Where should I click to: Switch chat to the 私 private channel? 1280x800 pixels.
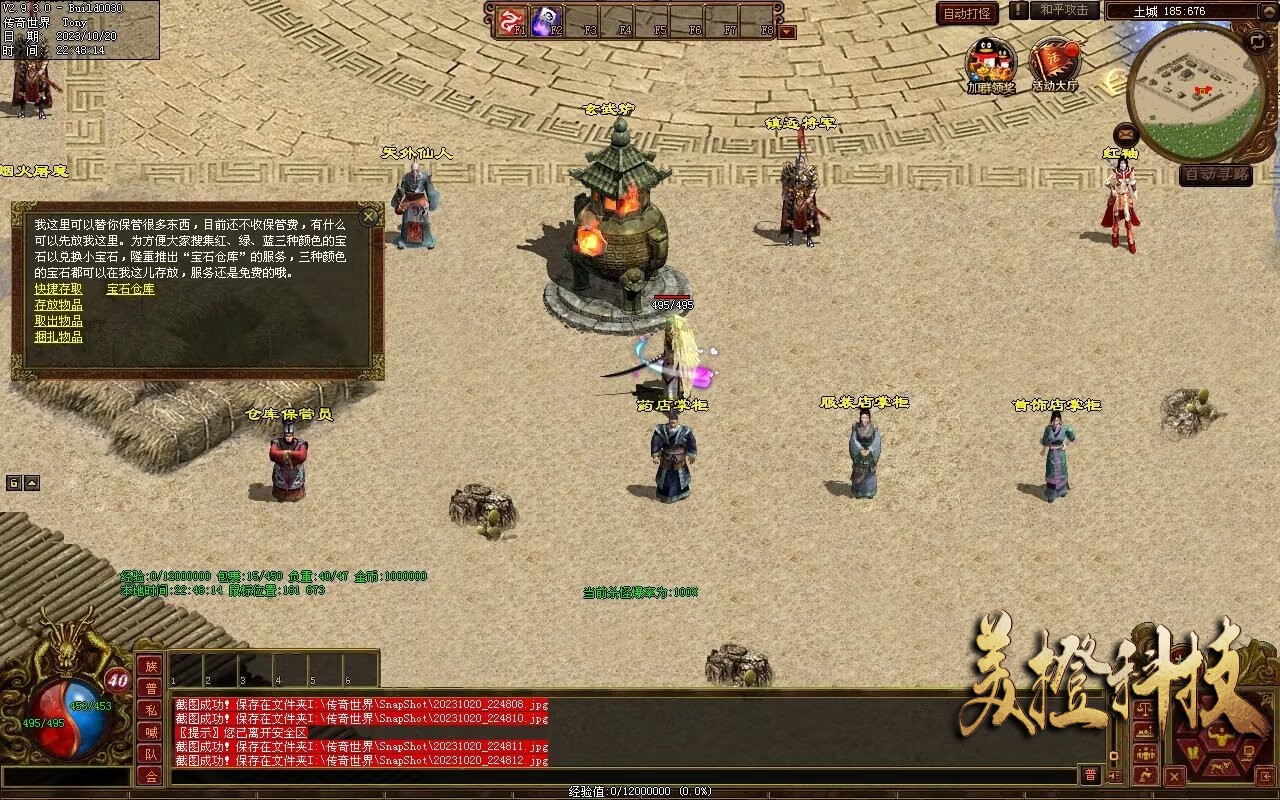click(x=150, y=710)
